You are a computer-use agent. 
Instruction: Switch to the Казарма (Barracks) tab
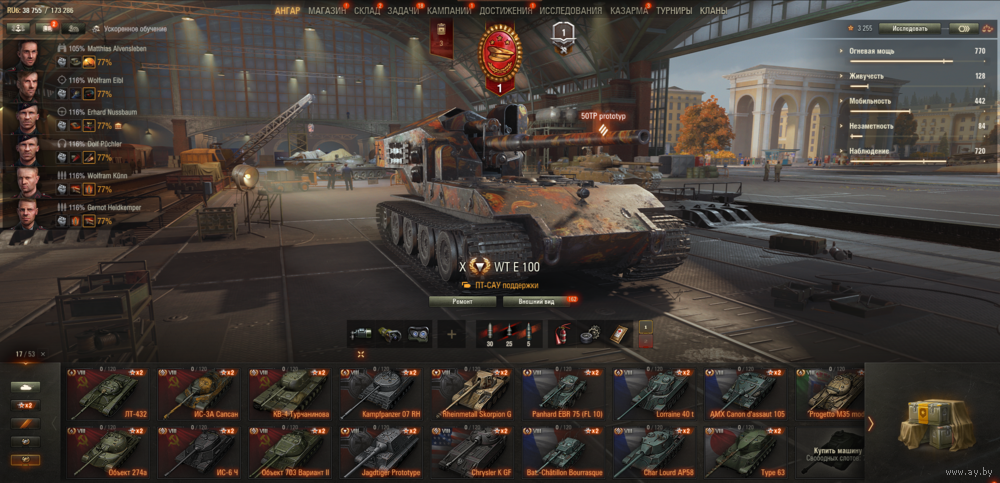[x=628, y=10]
